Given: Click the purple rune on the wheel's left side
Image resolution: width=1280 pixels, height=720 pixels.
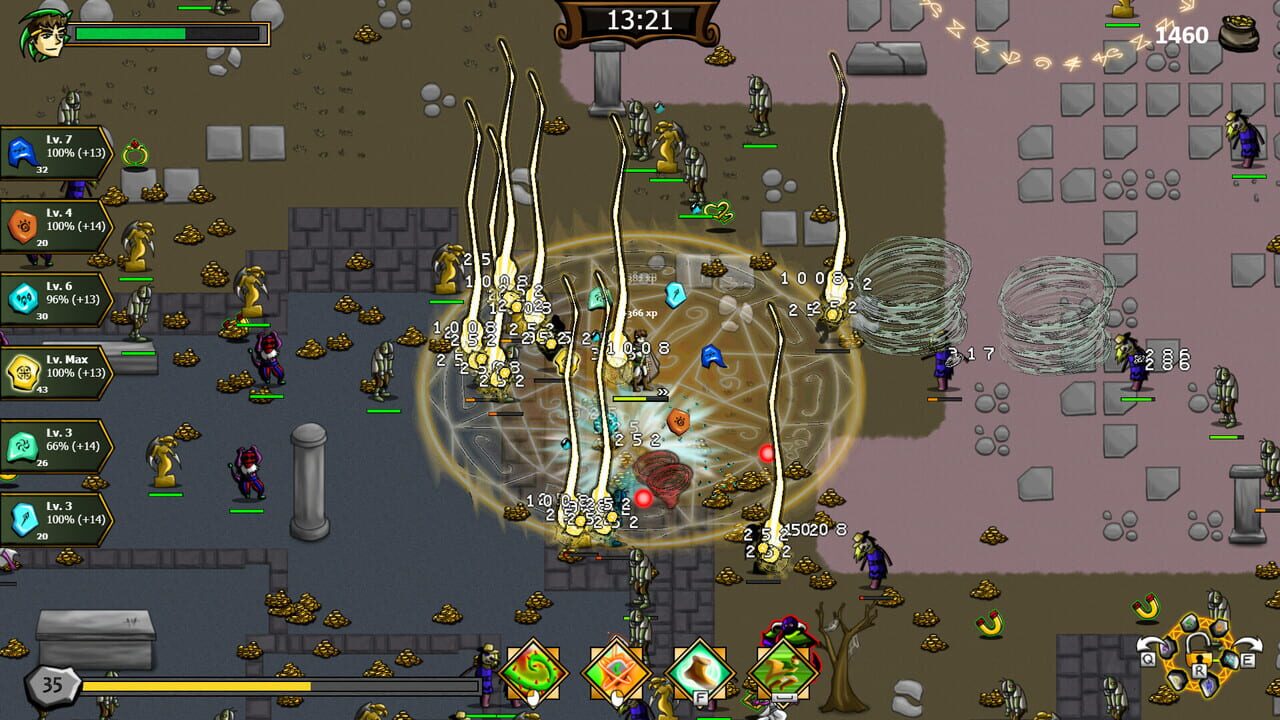Looking at the screenshot, I should [x=1167, y=649].
